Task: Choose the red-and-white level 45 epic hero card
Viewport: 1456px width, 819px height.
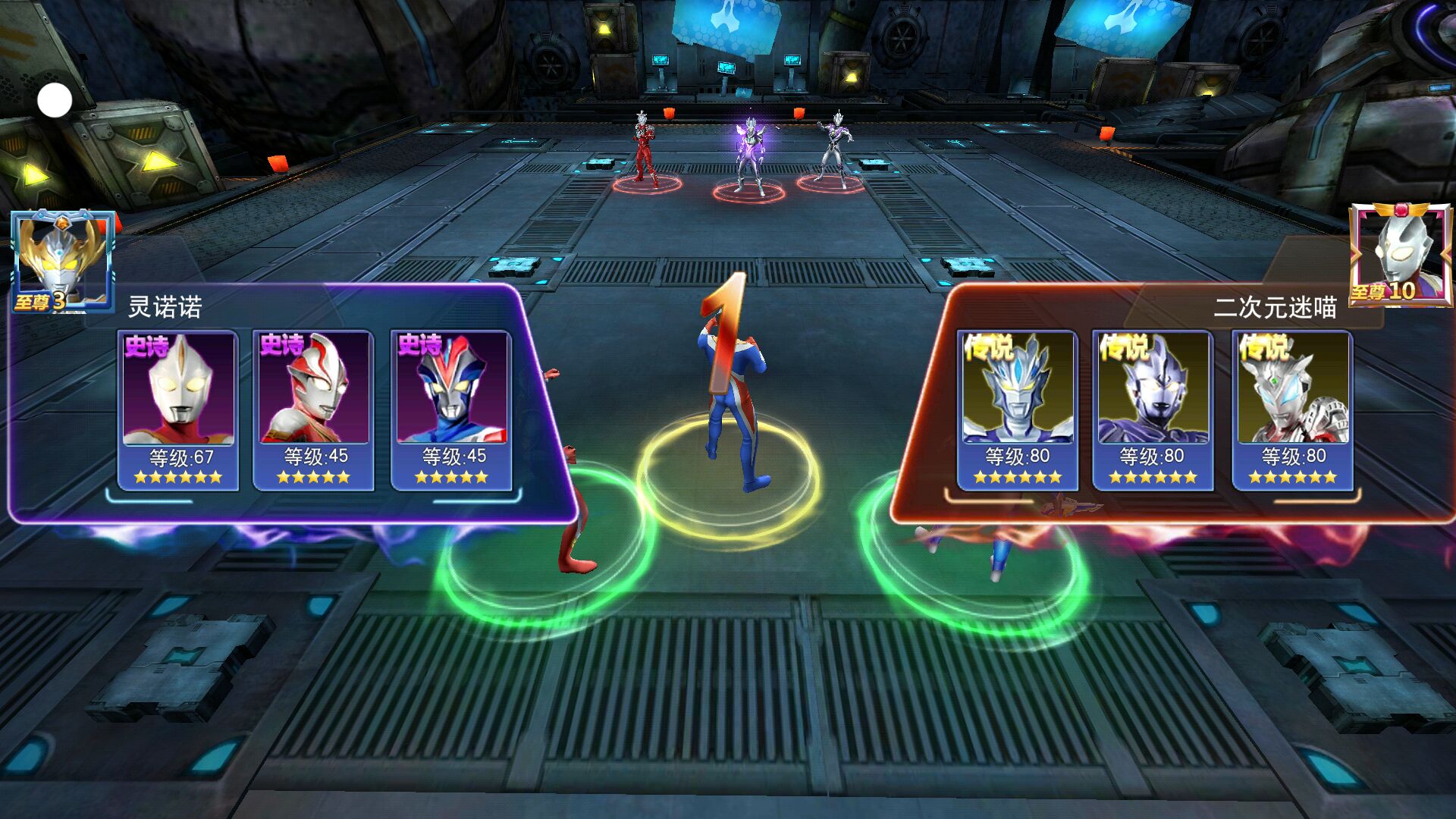Action: (x=313, y=409)
